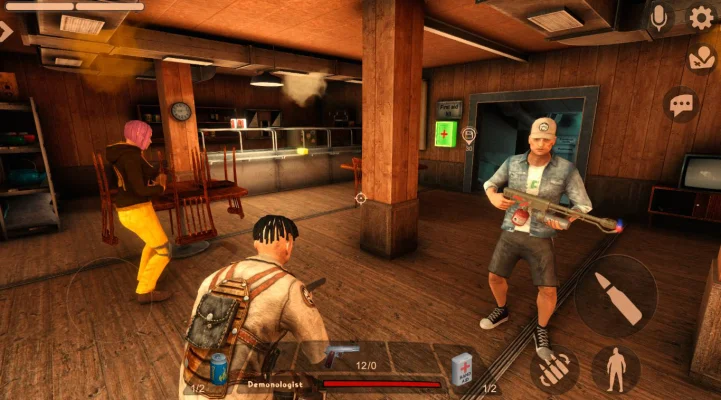
Task: Toggle the microphone voice chat
Action: point(659,17)
